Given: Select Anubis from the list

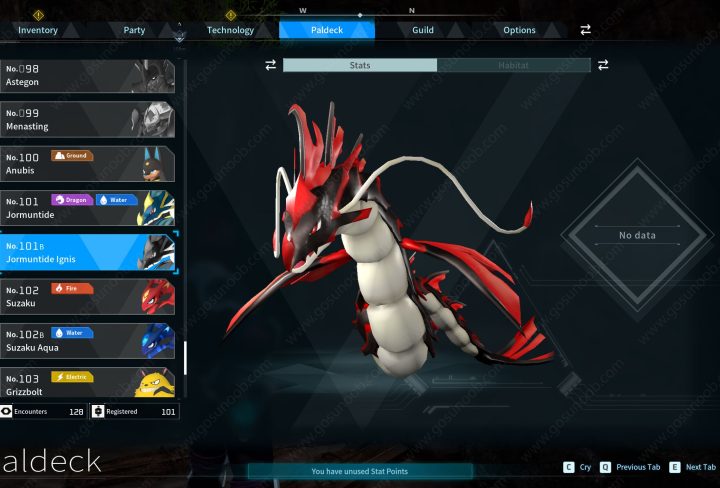Looking at the screenshot, I should (x=88, y=164).
